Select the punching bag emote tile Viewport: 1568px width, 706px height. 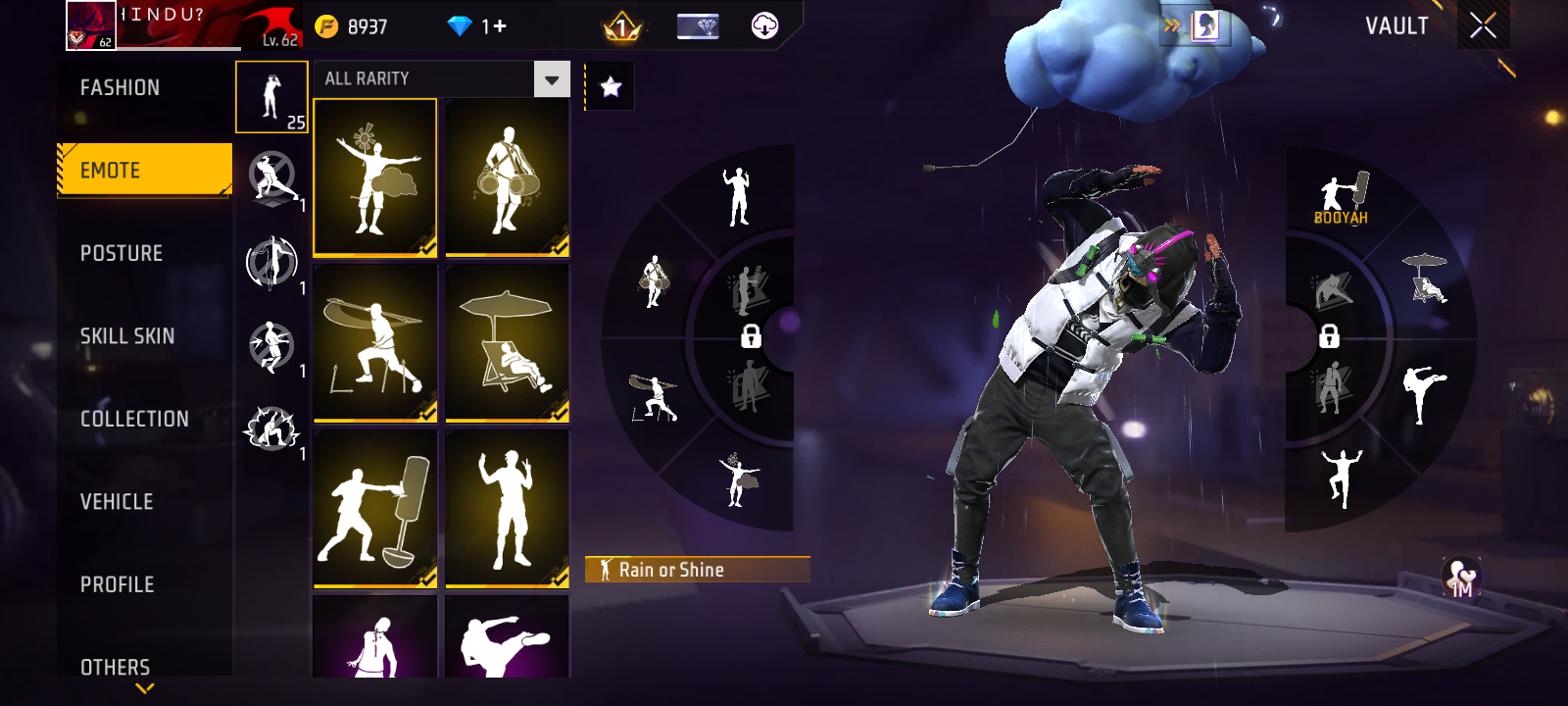tap(375, 509)
